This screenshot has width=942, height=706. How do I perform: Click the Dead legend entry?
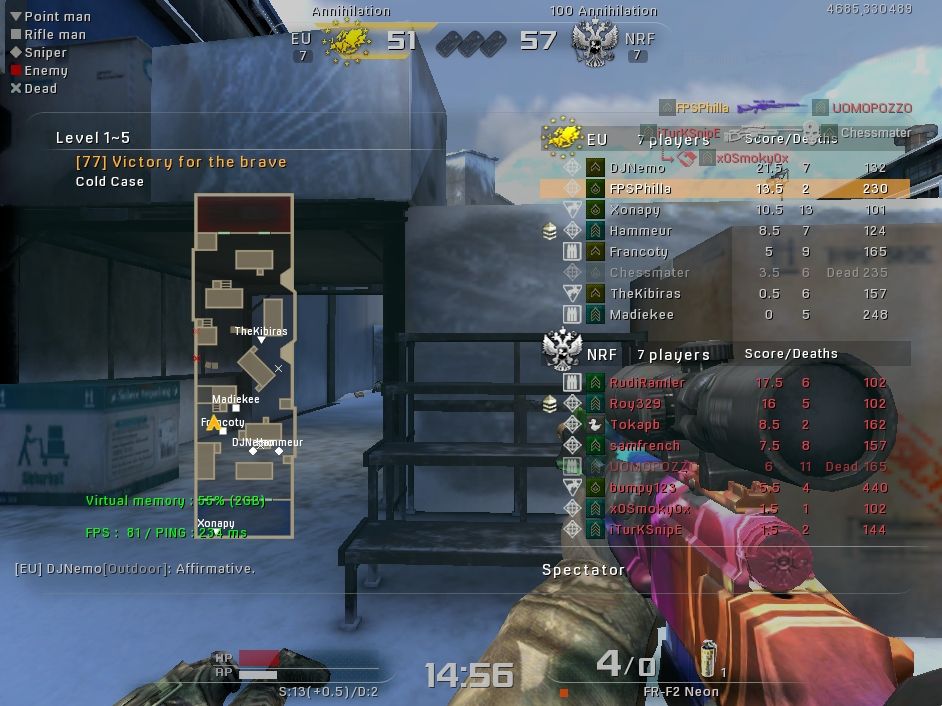(x=40, y=89)
